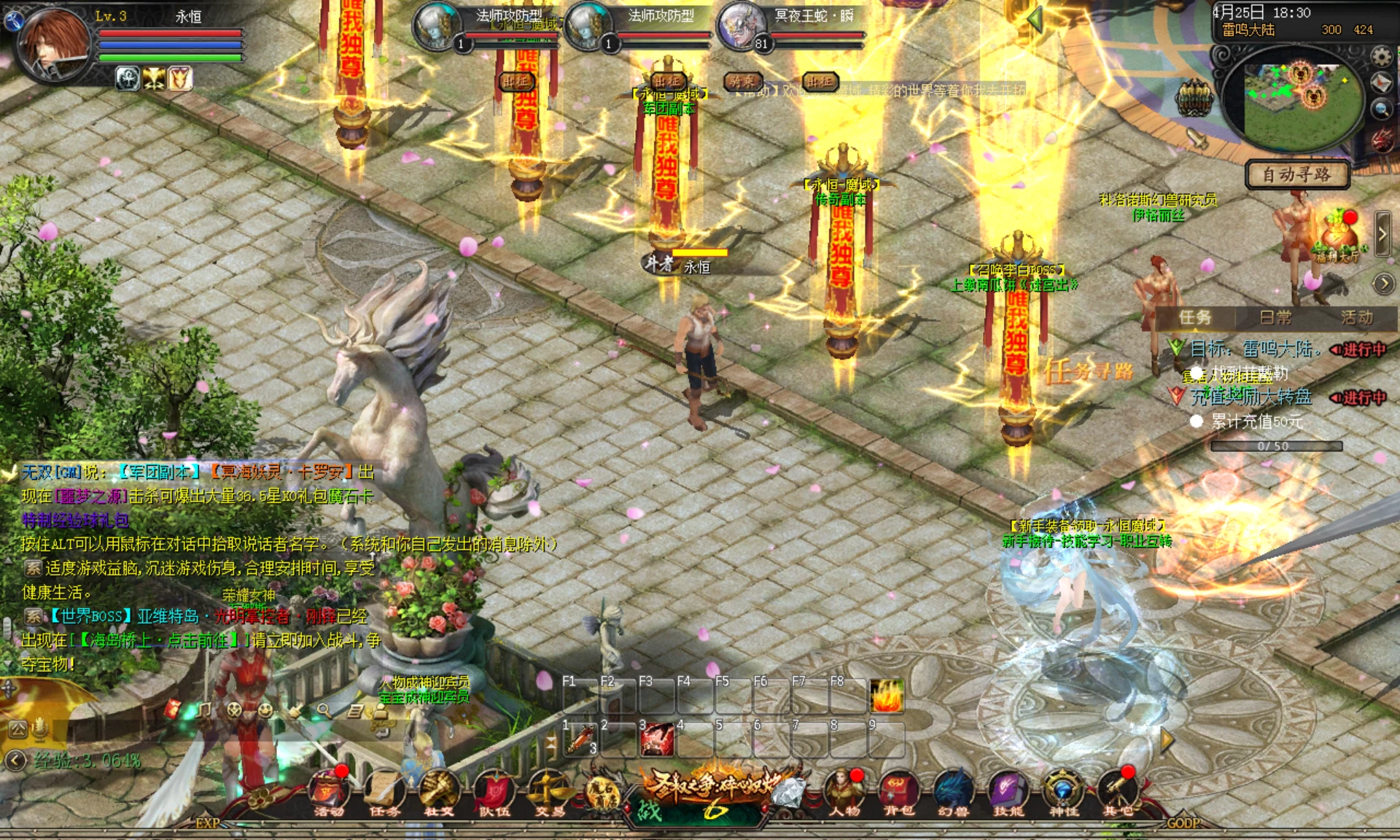Click the magnifying glass beside the minimap
Image resolution: width=1400 pixels, height=840 pixels.
click(1380, 109)
